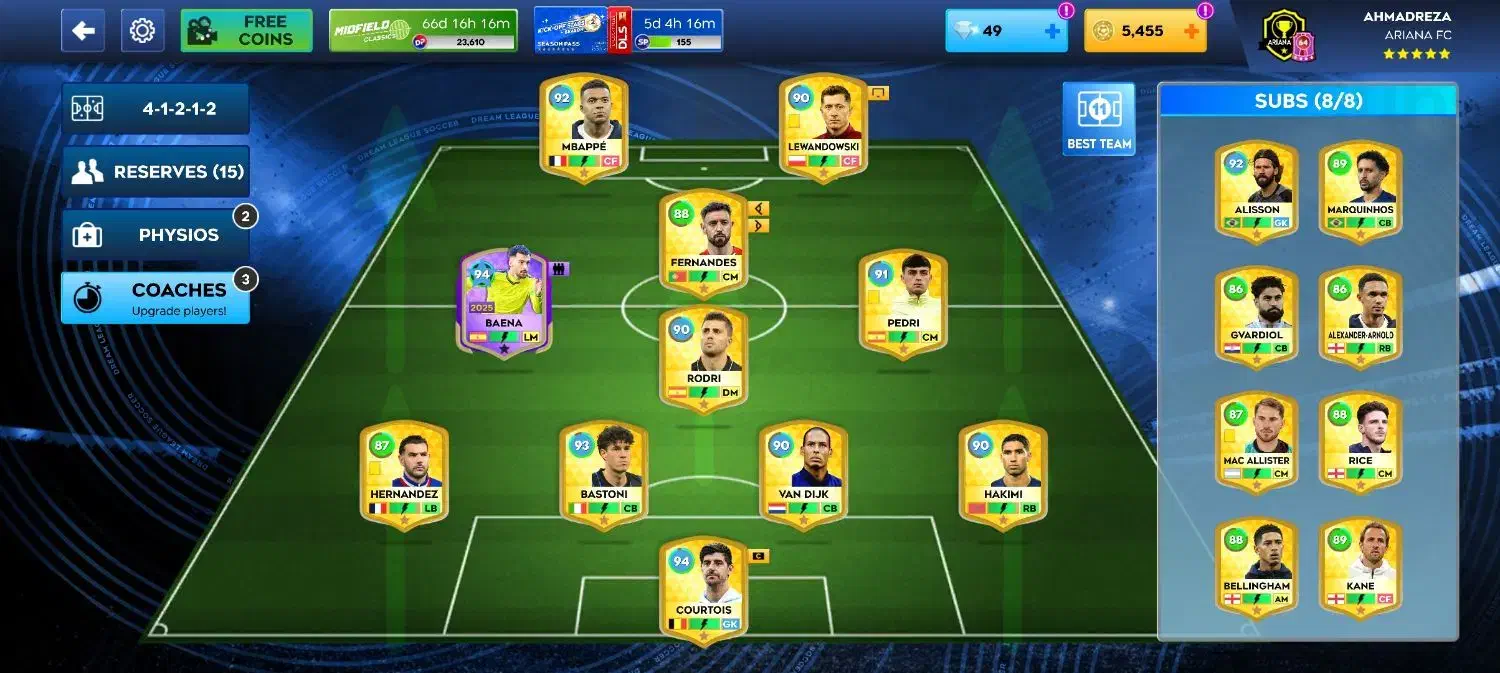Open the Physios menu
1500x673 pixels.
[x=156, y=235]
